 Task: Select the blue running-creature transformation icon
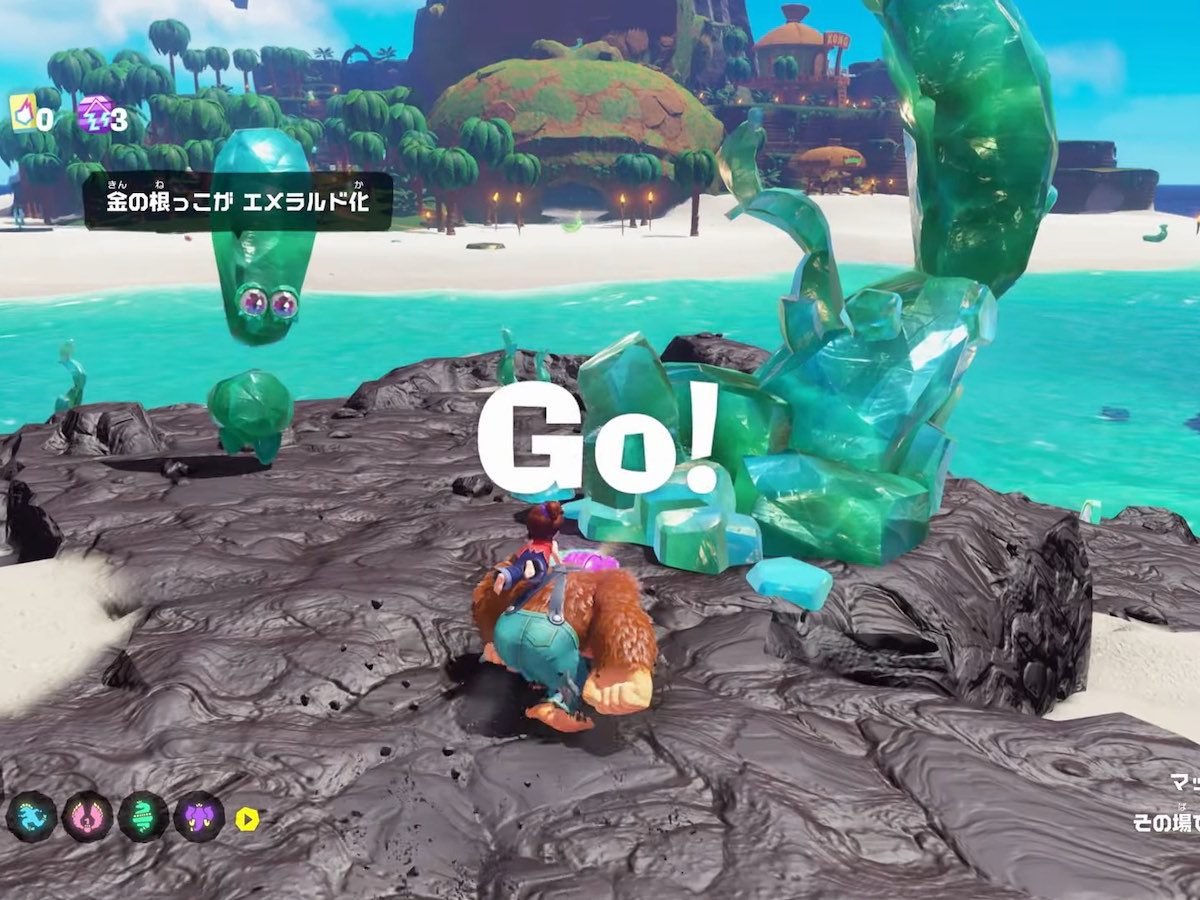point(31,817)
